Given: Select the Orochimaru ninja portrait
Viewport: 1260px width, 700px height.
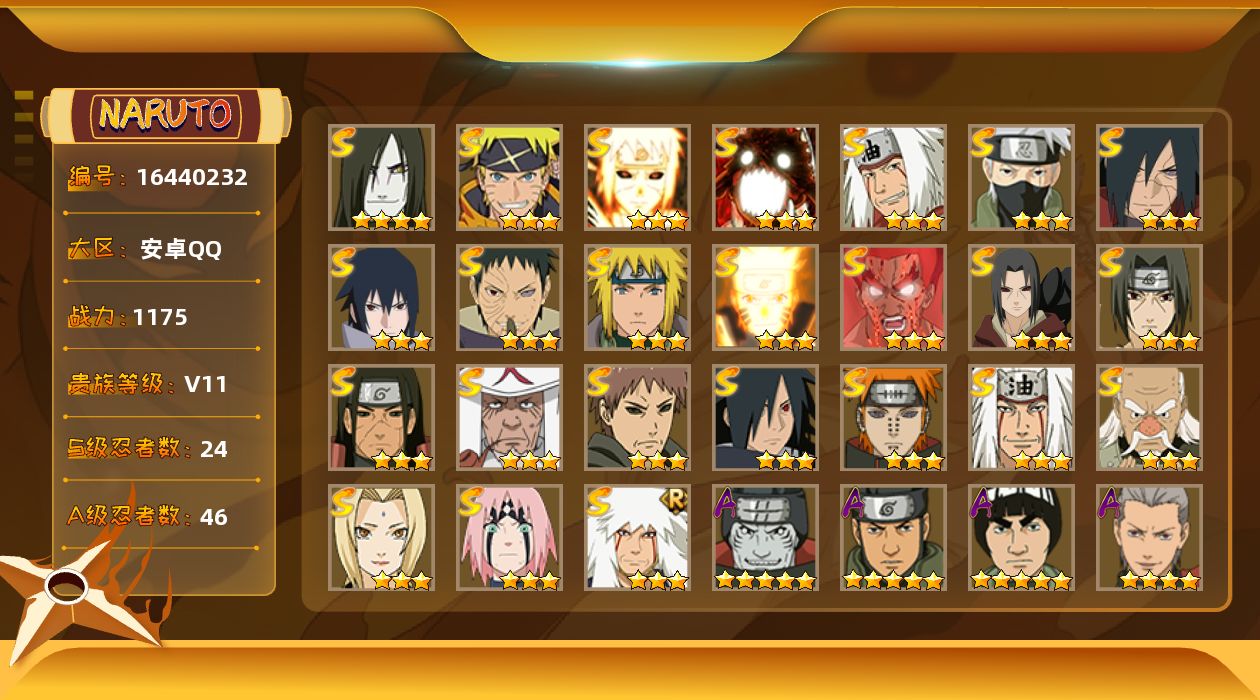Looking at the screenshot, I should point(381,177).
